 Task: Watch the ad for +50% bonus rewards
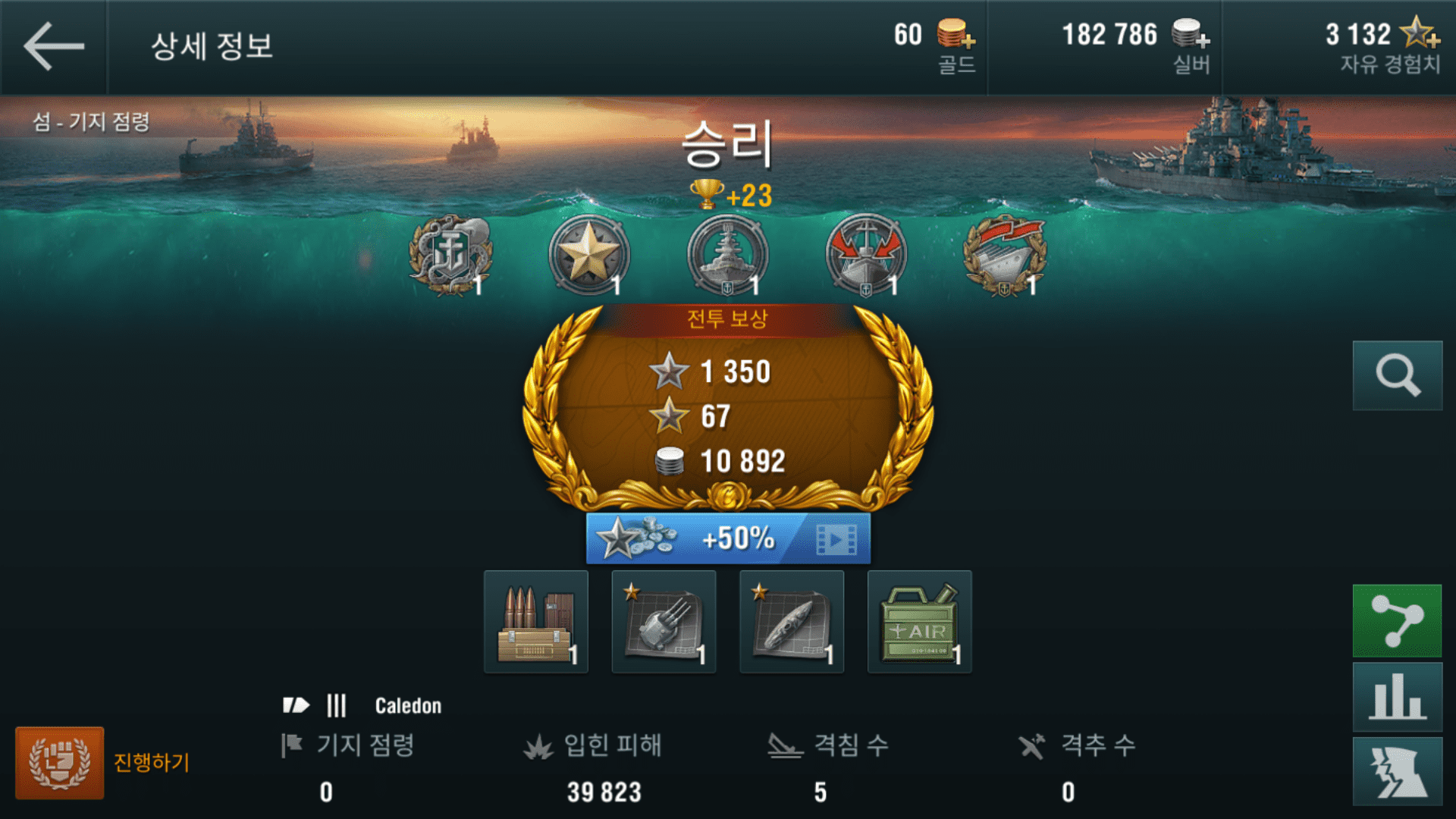(728, 538)
